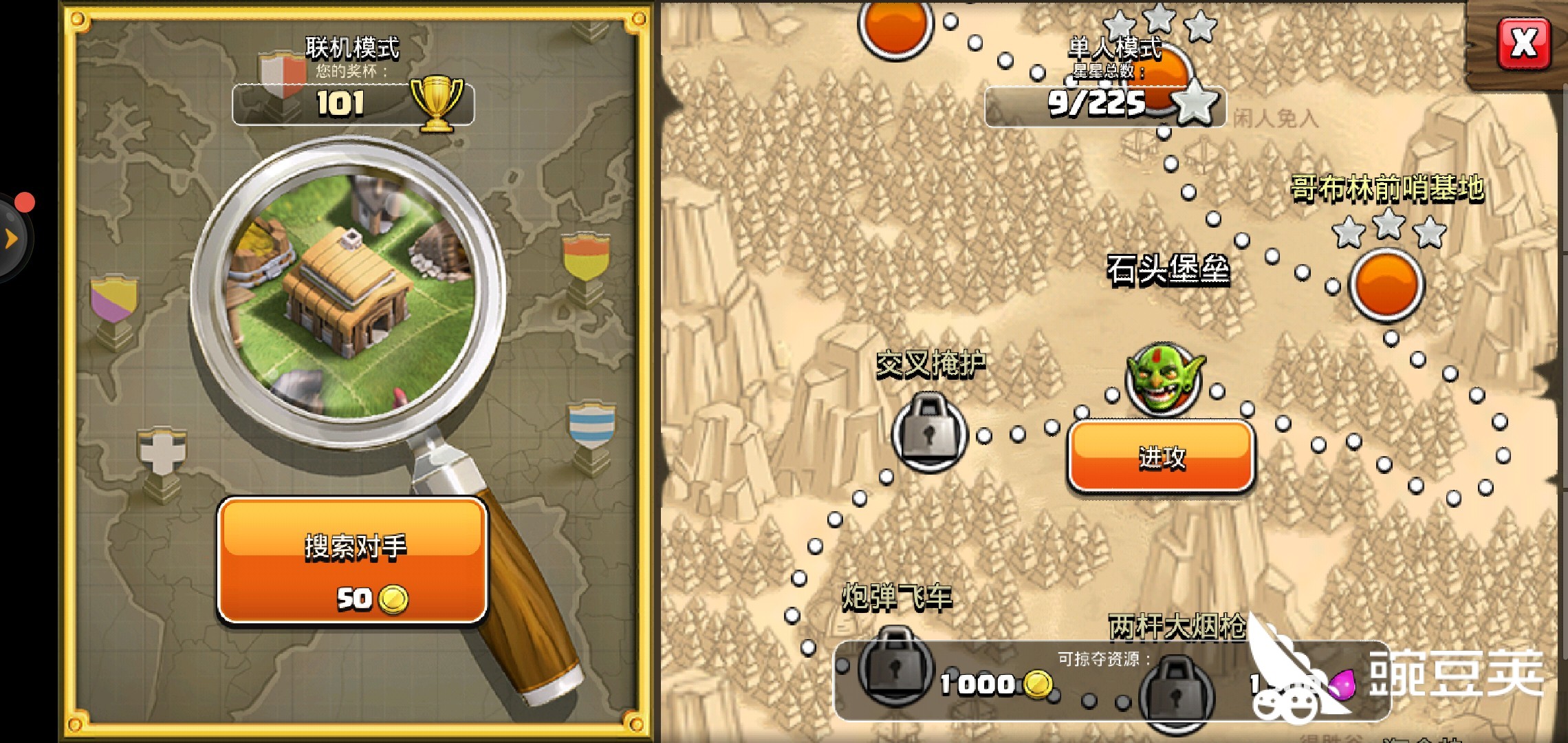This screenshot has height=743, width=1568.
Task: Close the attack map with the red X
Action: tap(1523, 44)
